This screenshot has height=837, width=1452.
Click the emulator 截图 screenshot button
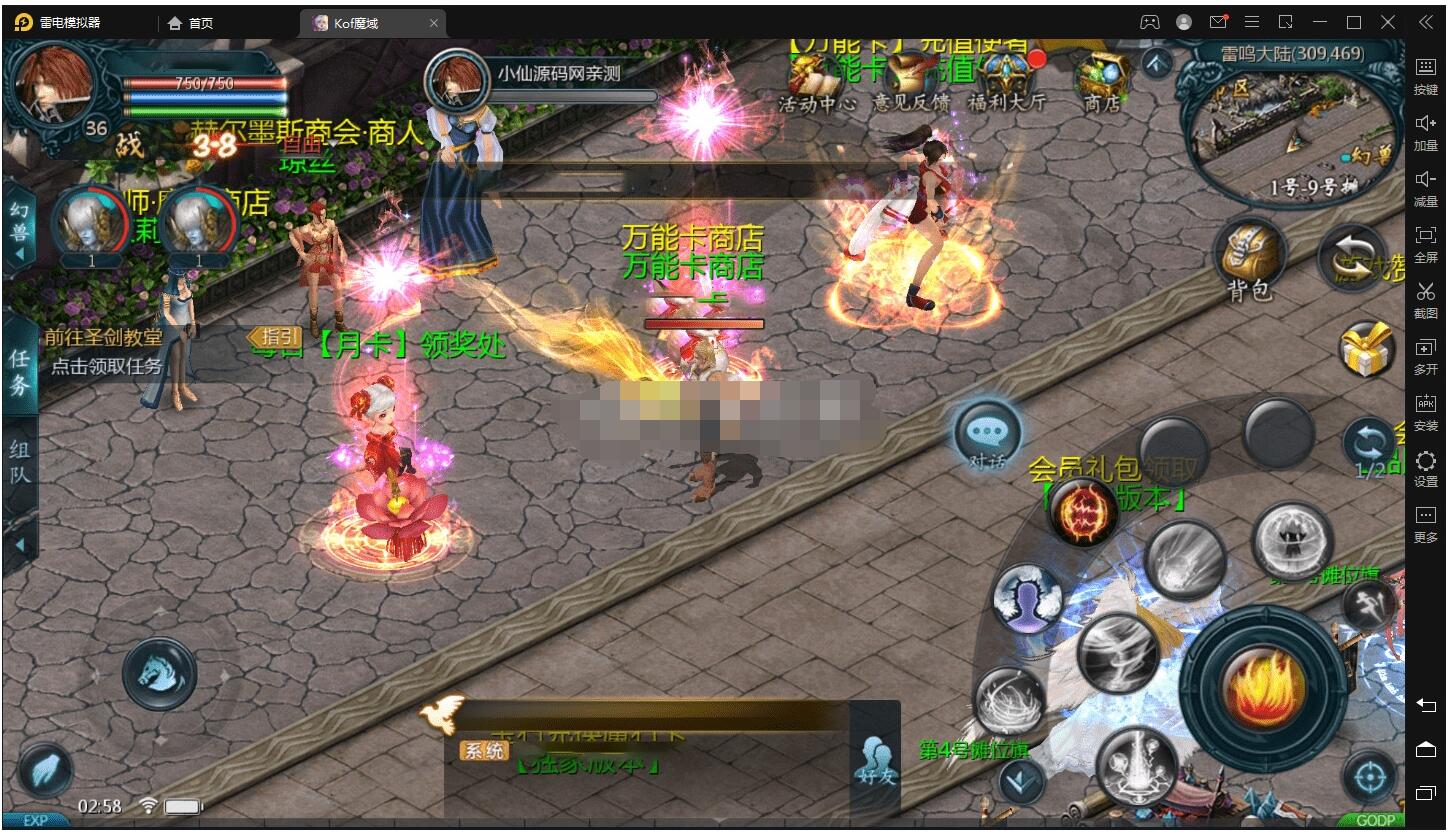coord(1425,298)
